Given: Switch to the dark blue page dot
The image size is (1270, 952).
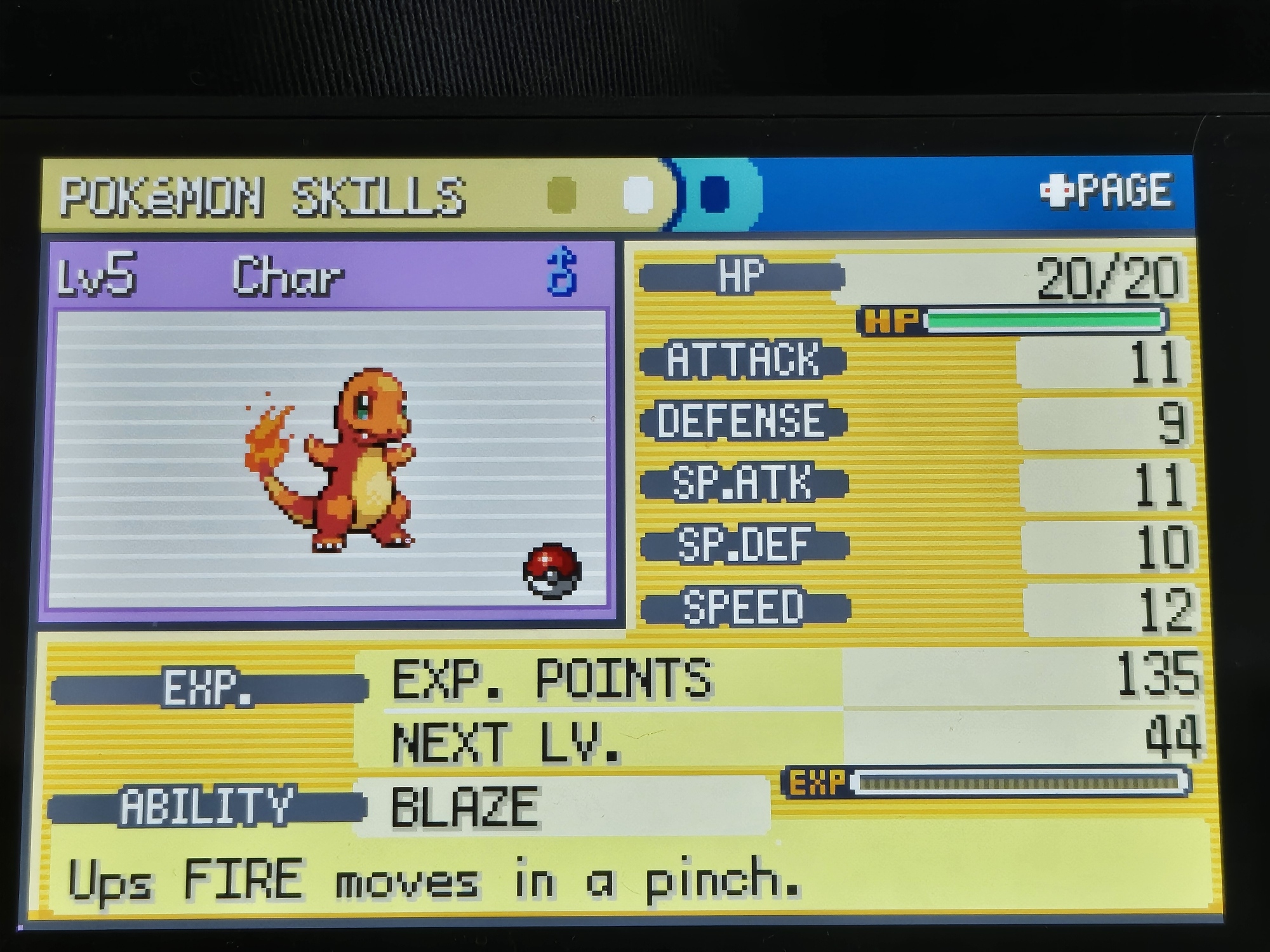Looking at the screenshot, I should [x=715, y=193].
